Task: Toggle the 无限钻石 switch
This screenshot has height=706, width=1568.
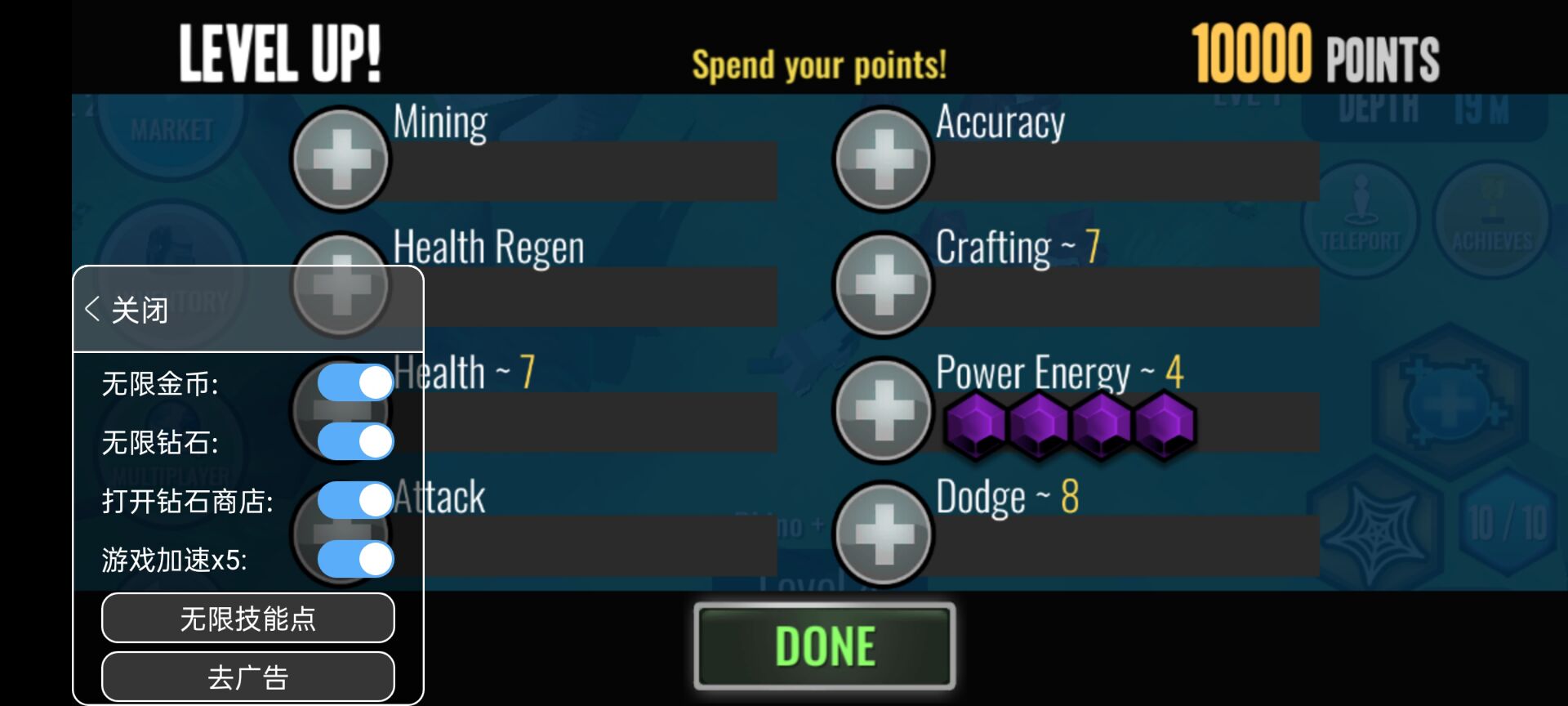Action: point(355,441)
